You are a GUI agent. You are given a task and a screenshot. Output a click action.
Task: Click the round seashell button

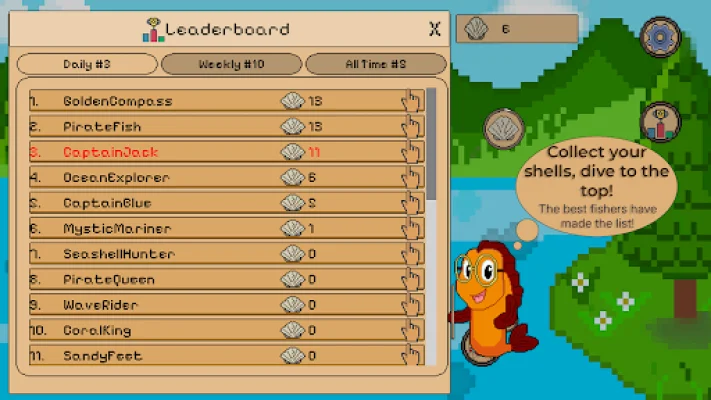(x=504, y=129)
